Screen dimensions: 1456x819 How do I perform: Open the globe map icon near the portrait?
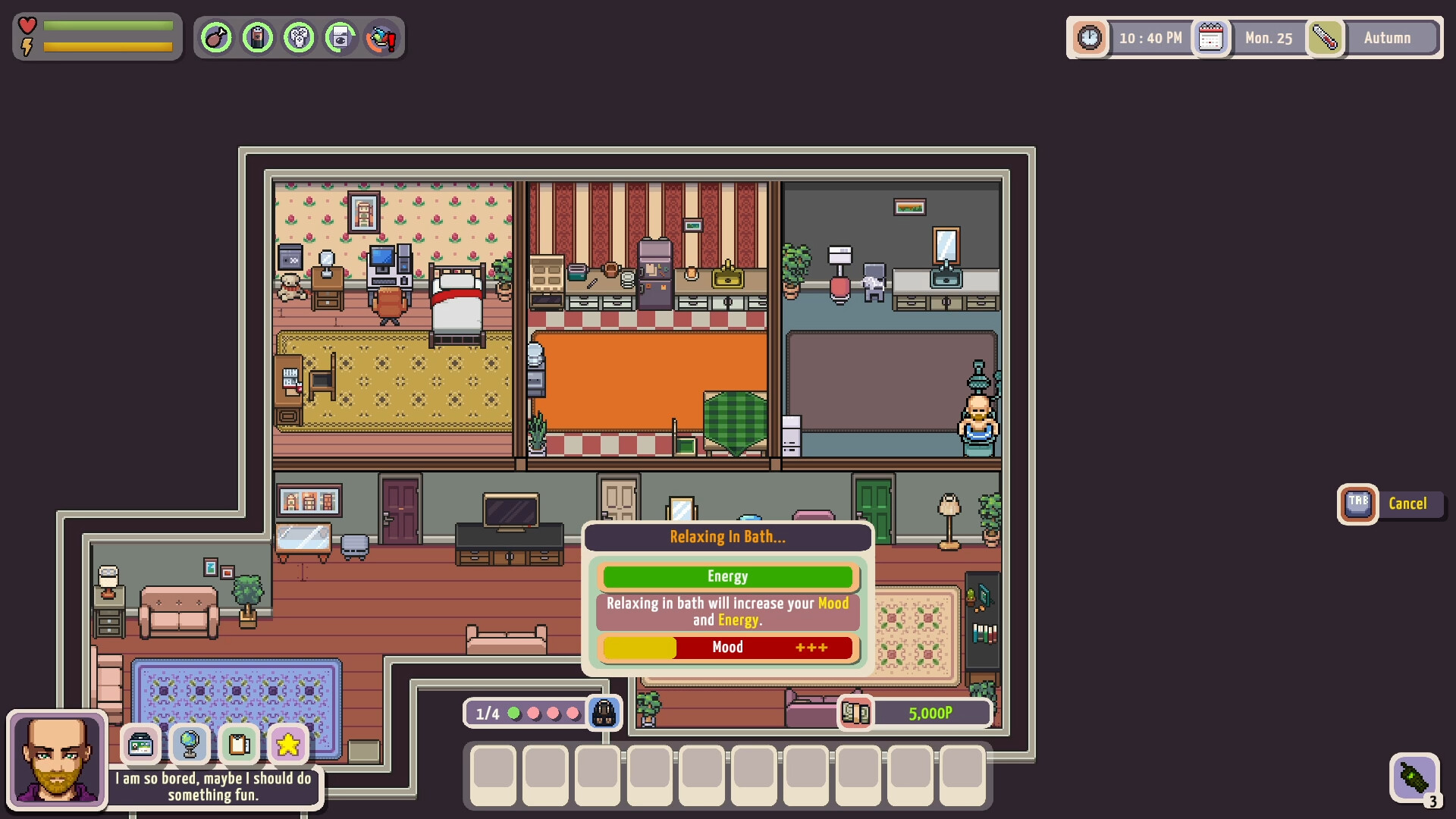tap(190, 745)
